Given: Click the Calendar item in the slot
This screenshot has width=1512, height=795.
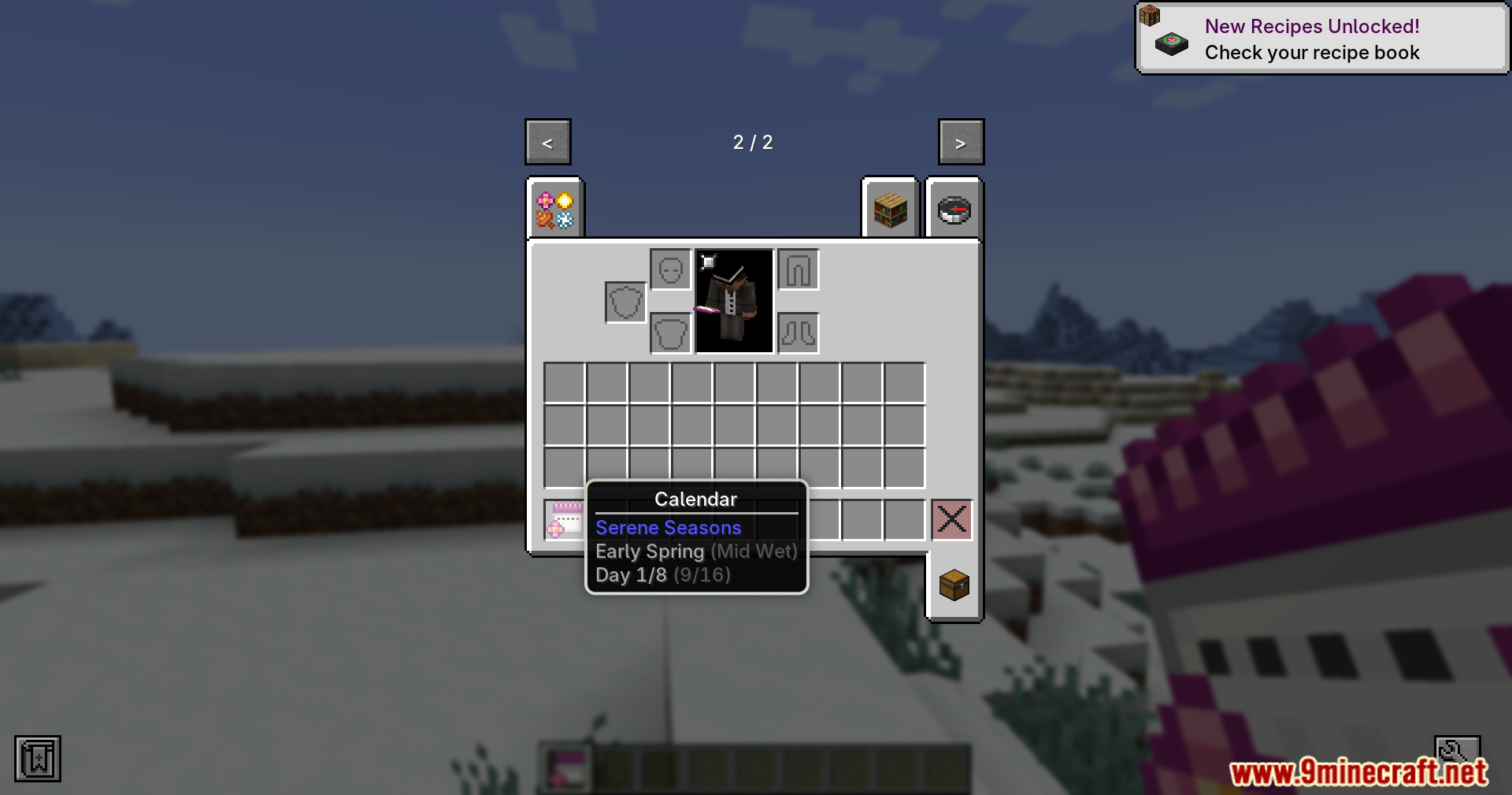Looking at the screenshot, I should click(564, 522).
